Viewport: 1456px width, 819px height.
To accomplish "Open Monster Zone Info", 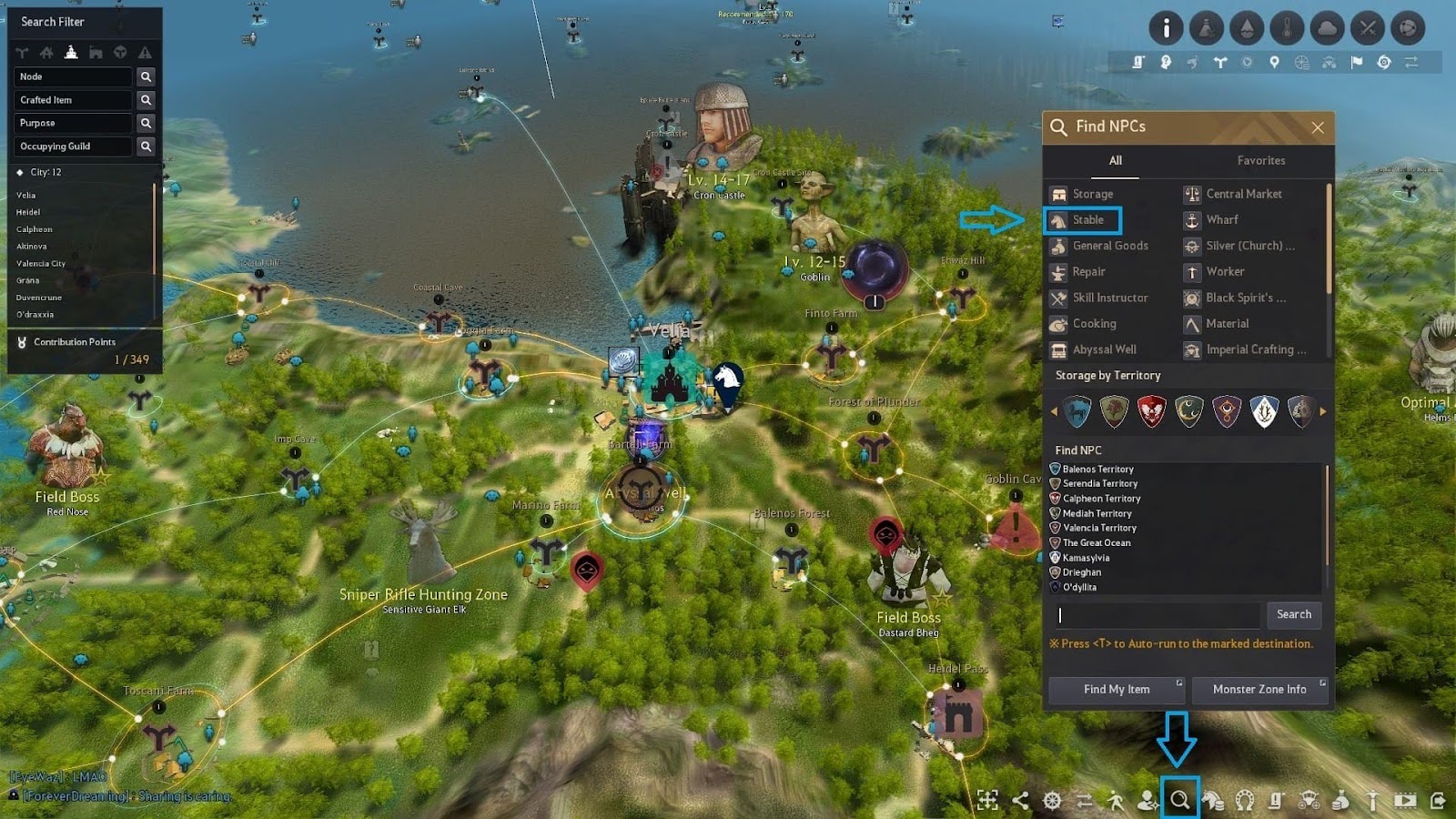I will pos(1259,690).
